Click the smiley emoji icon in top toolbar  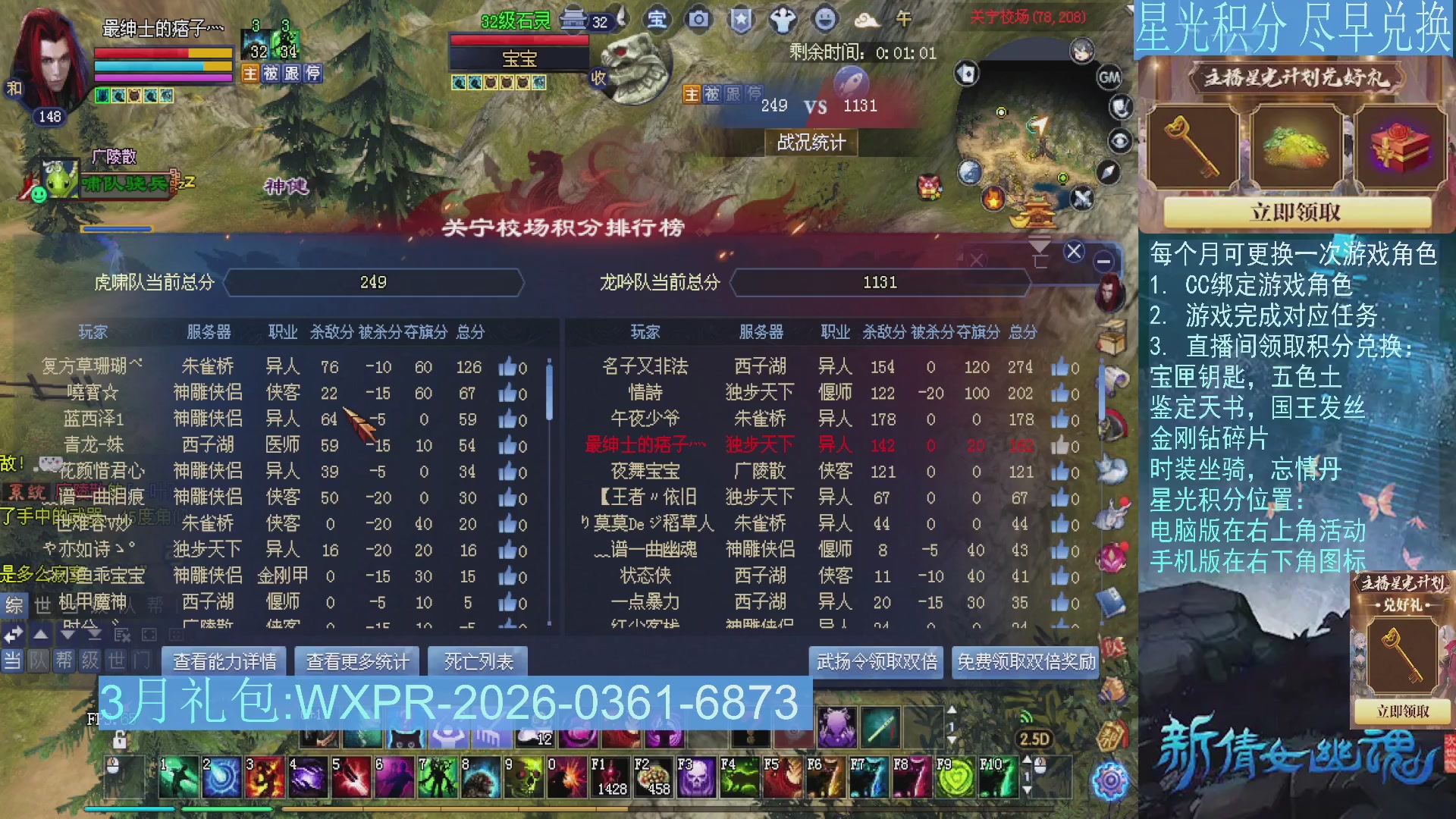tap(824, 20)
